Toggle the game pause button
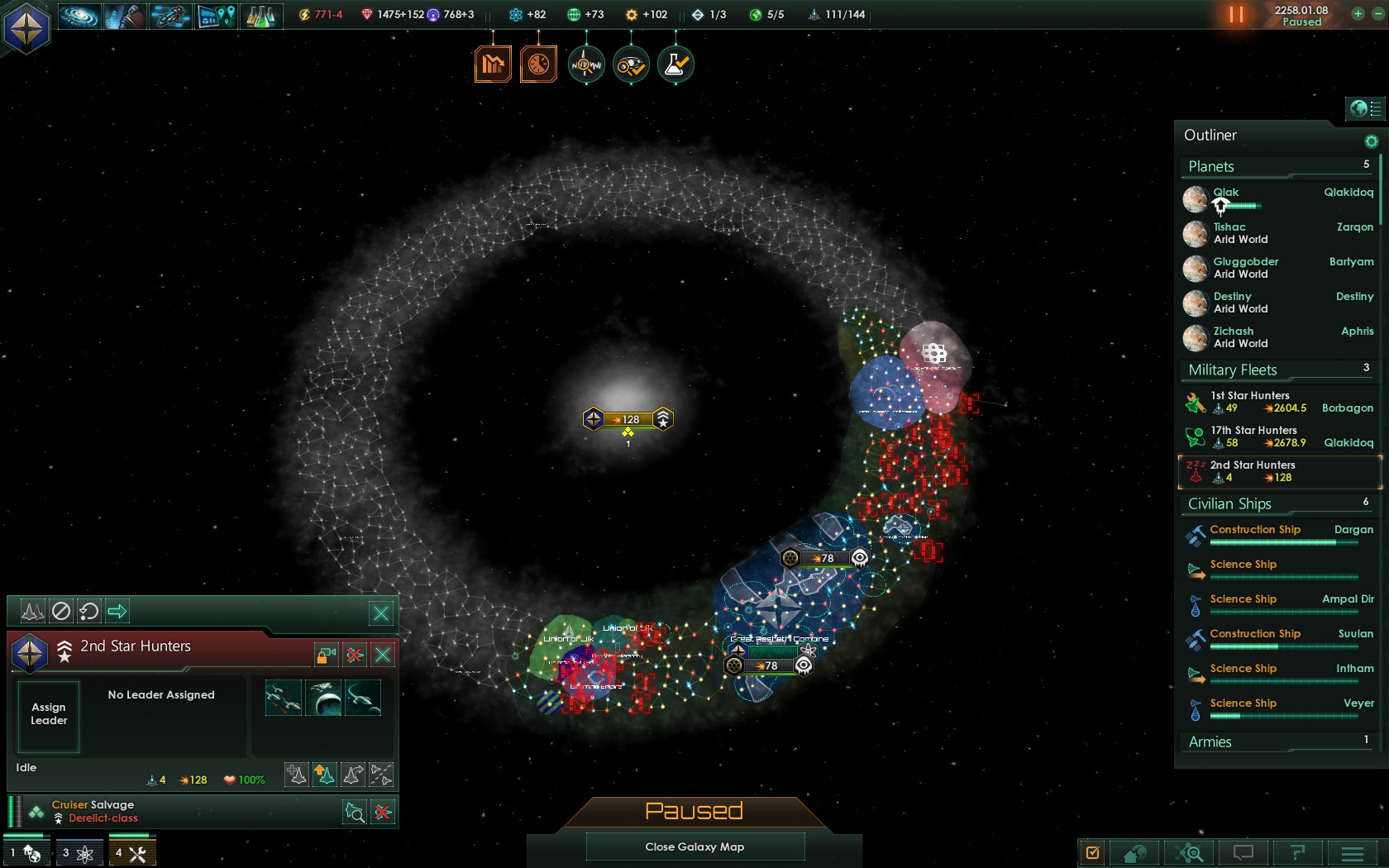This screenshot has width=1389, height=868. point(1236,15)
